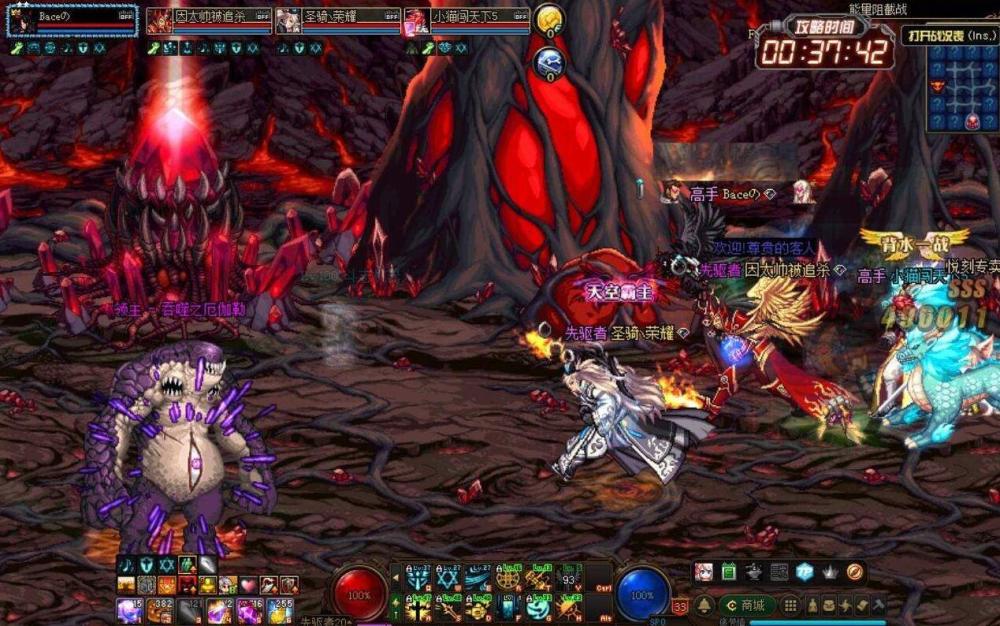Click the blue hexagon icon
The width and height of the screenshot is (1000, 626).
pos(804,572)
